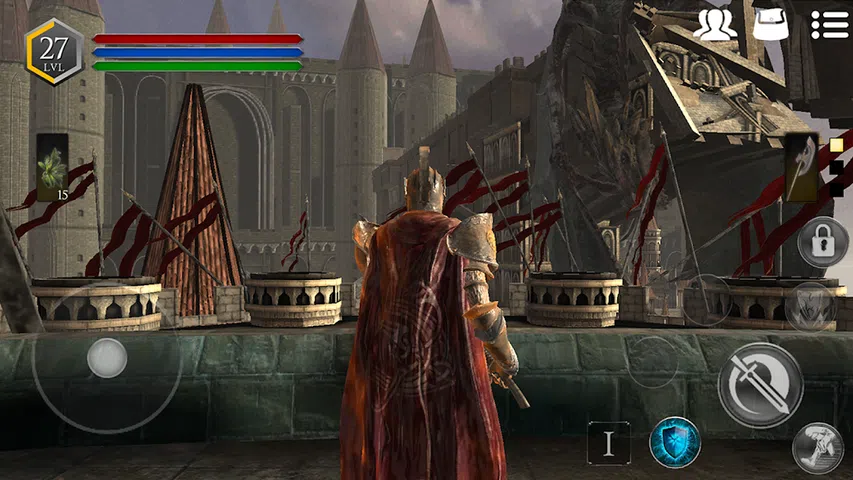Open the main list menu

[x=829, y=24]
